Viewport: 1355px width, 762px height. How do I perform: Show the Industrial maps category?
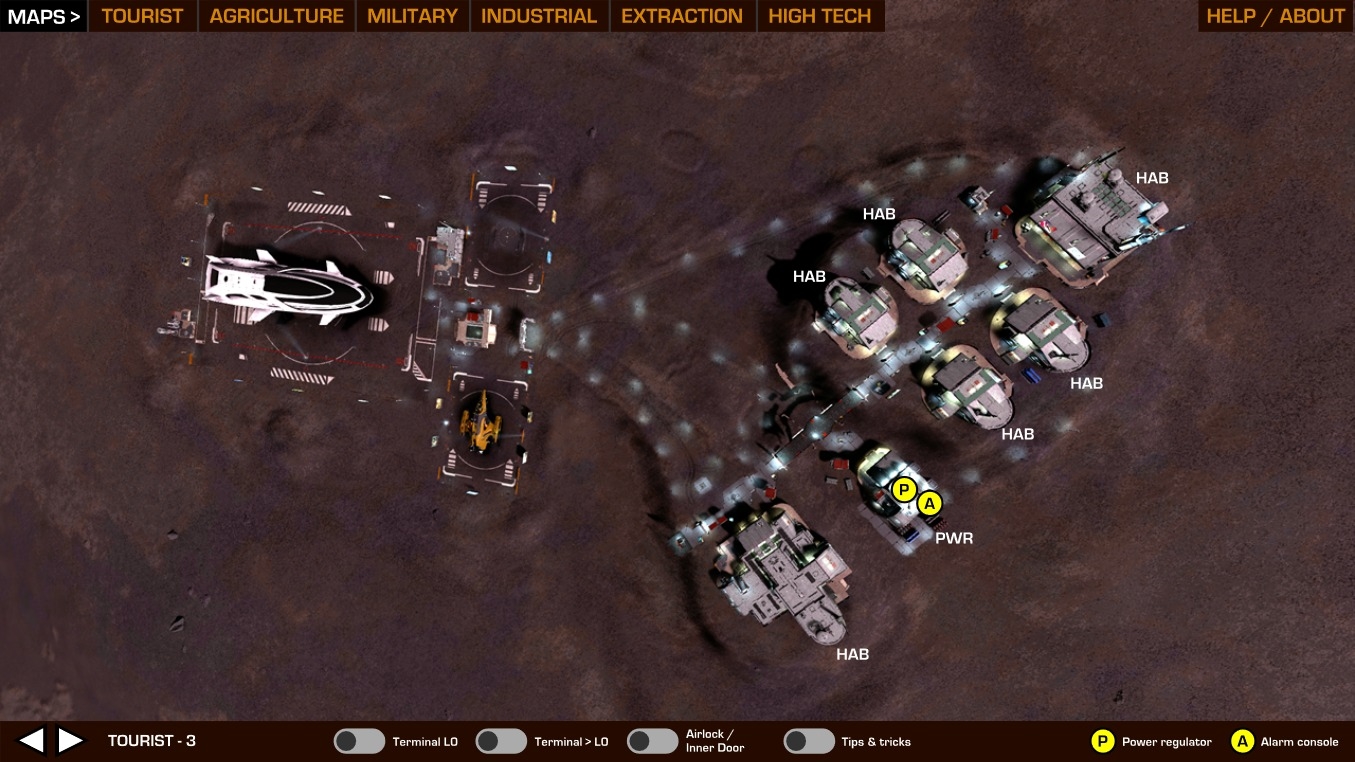click(538, 16)
